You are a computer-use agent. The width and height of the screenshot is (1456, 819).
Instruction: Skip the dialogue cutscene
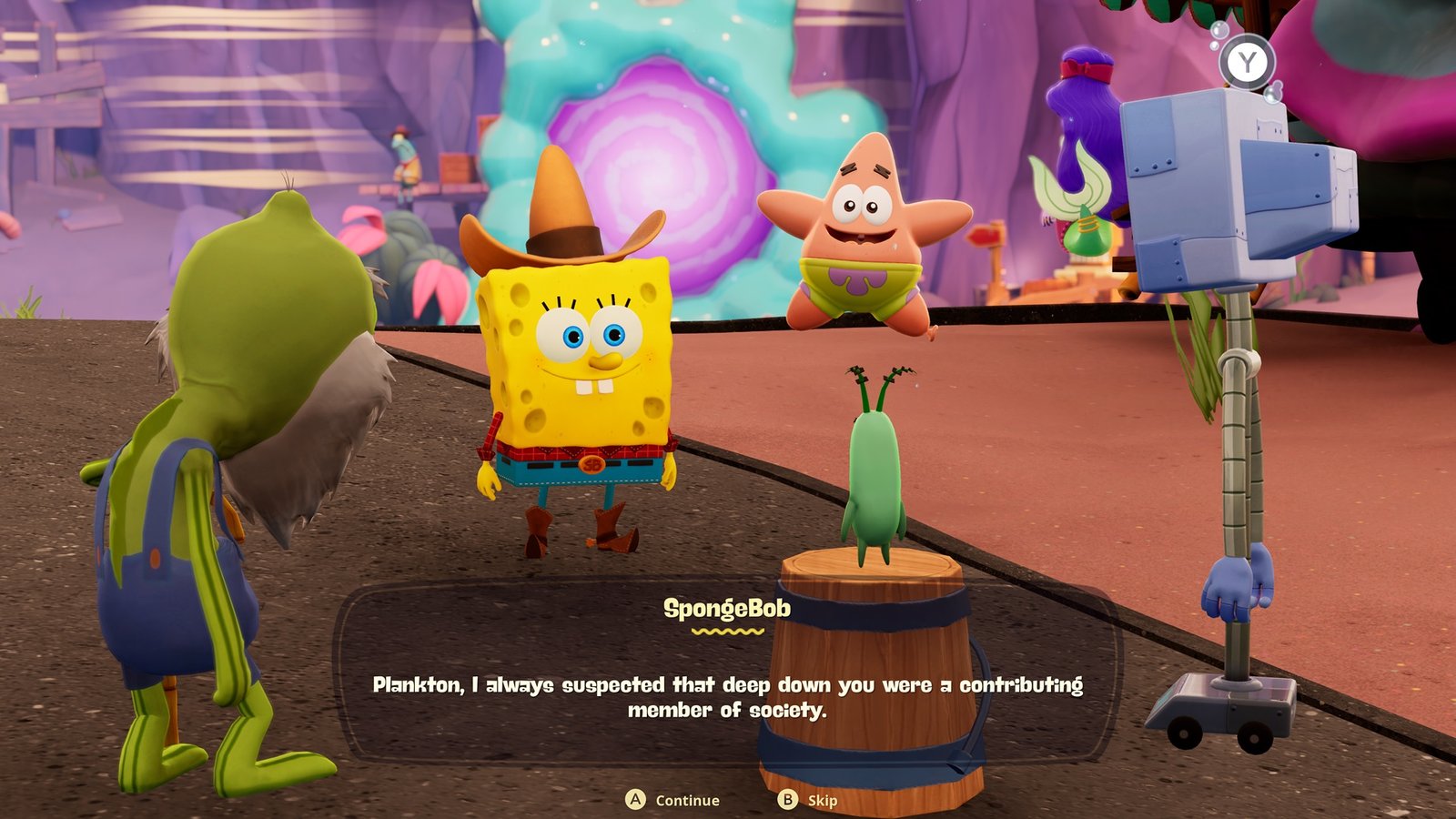pyautogui.click(x=808, y=800)
